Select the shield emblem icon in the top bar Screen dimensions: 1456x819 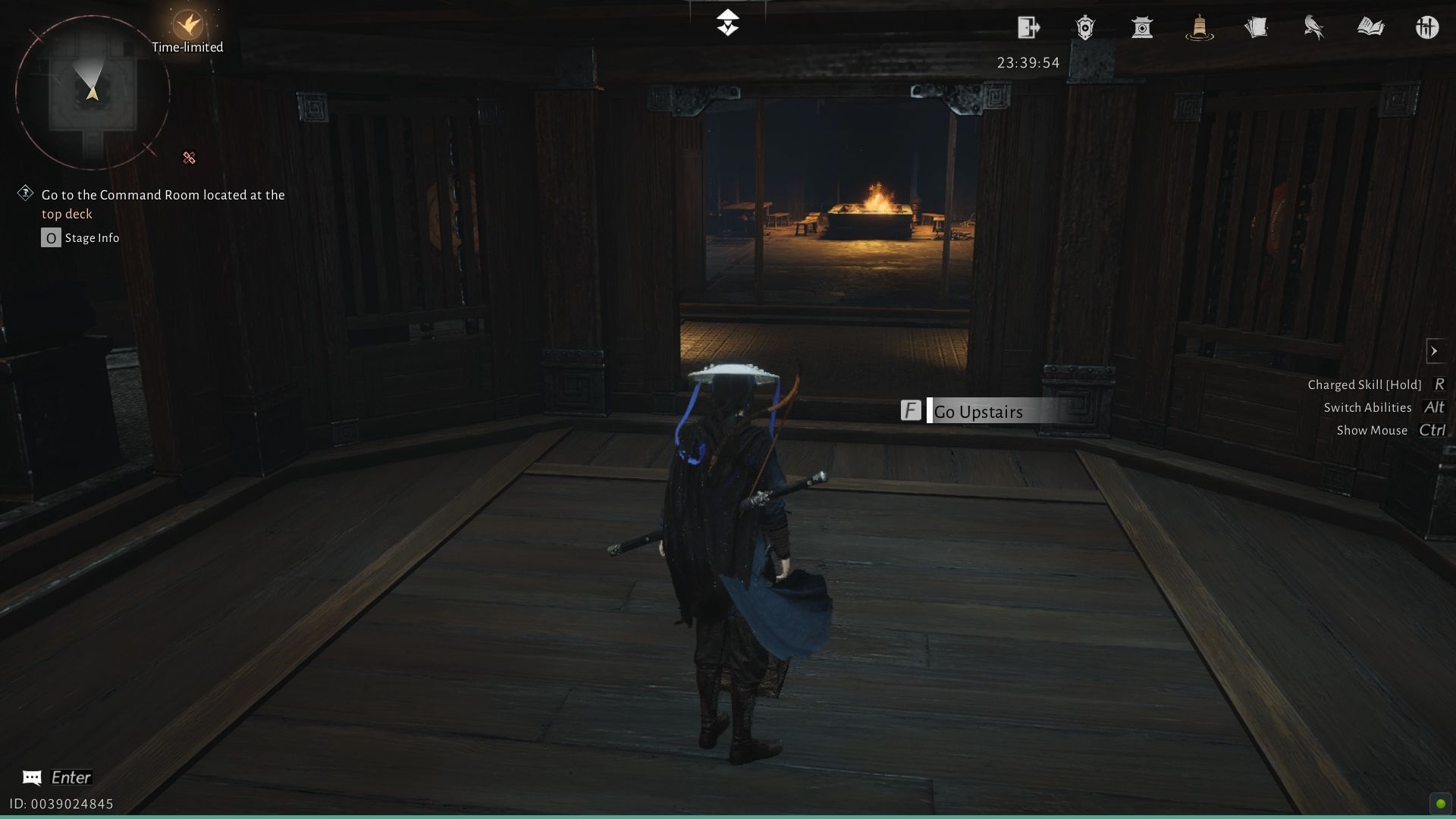tap(1085, 27)
